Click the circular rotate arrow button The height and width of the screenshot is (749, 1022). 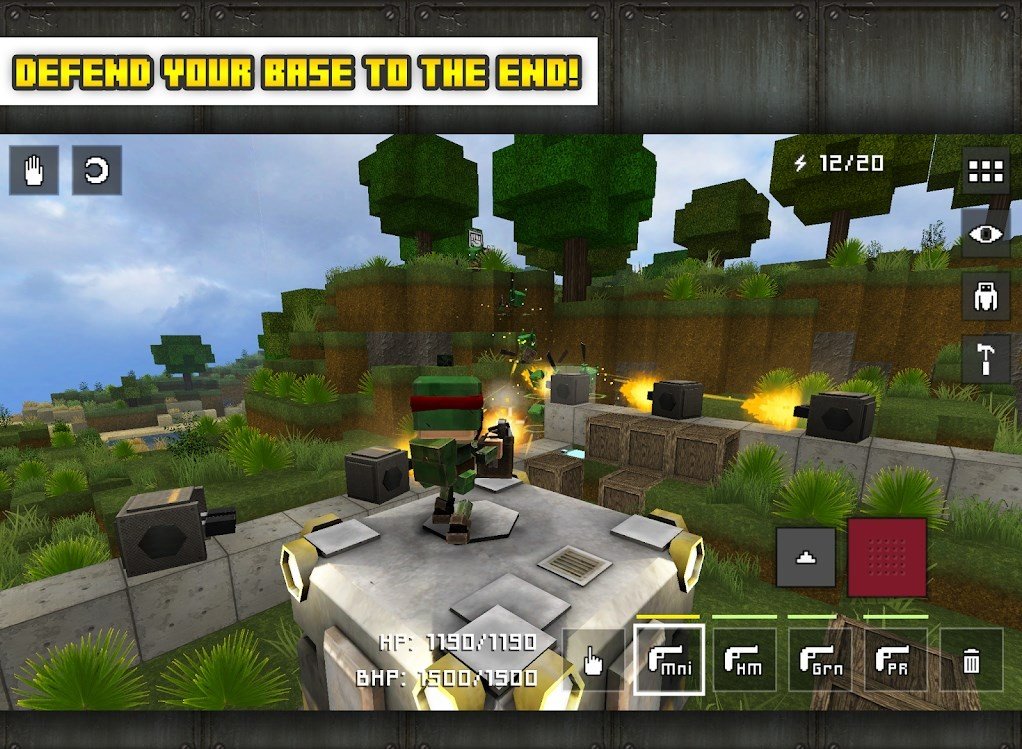(97, 170)
